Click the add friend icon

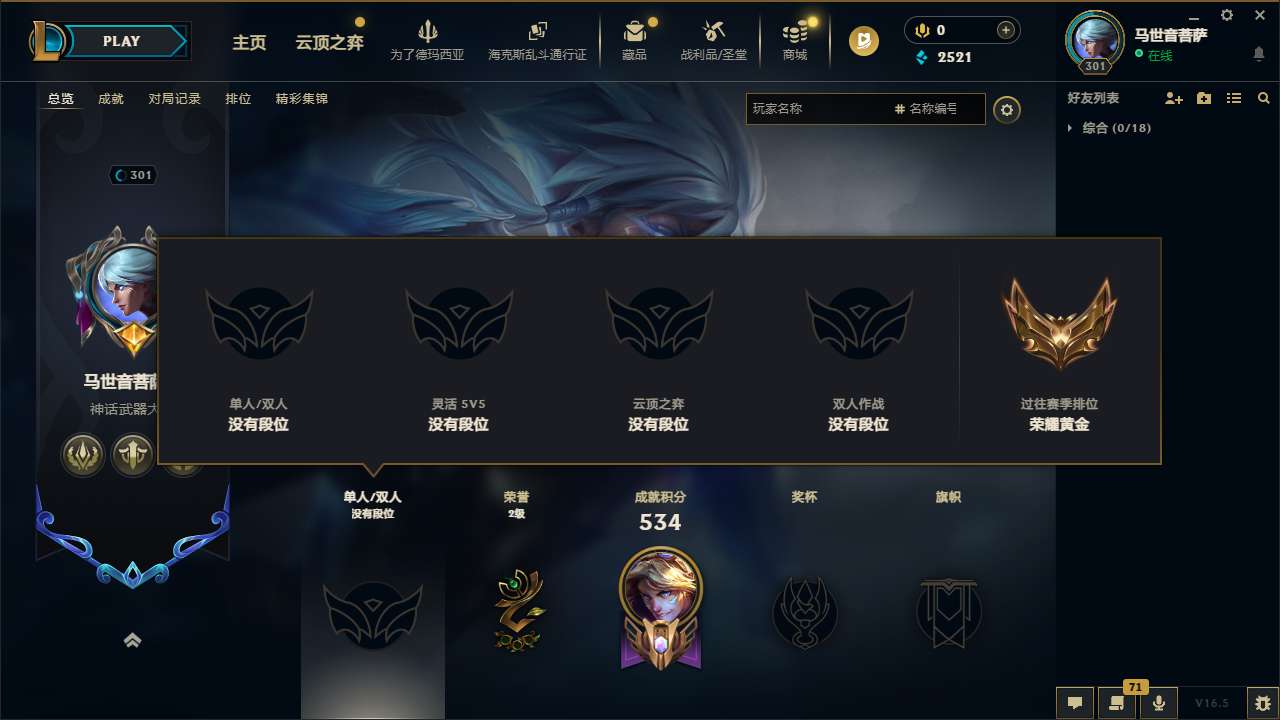point(1172,98)
